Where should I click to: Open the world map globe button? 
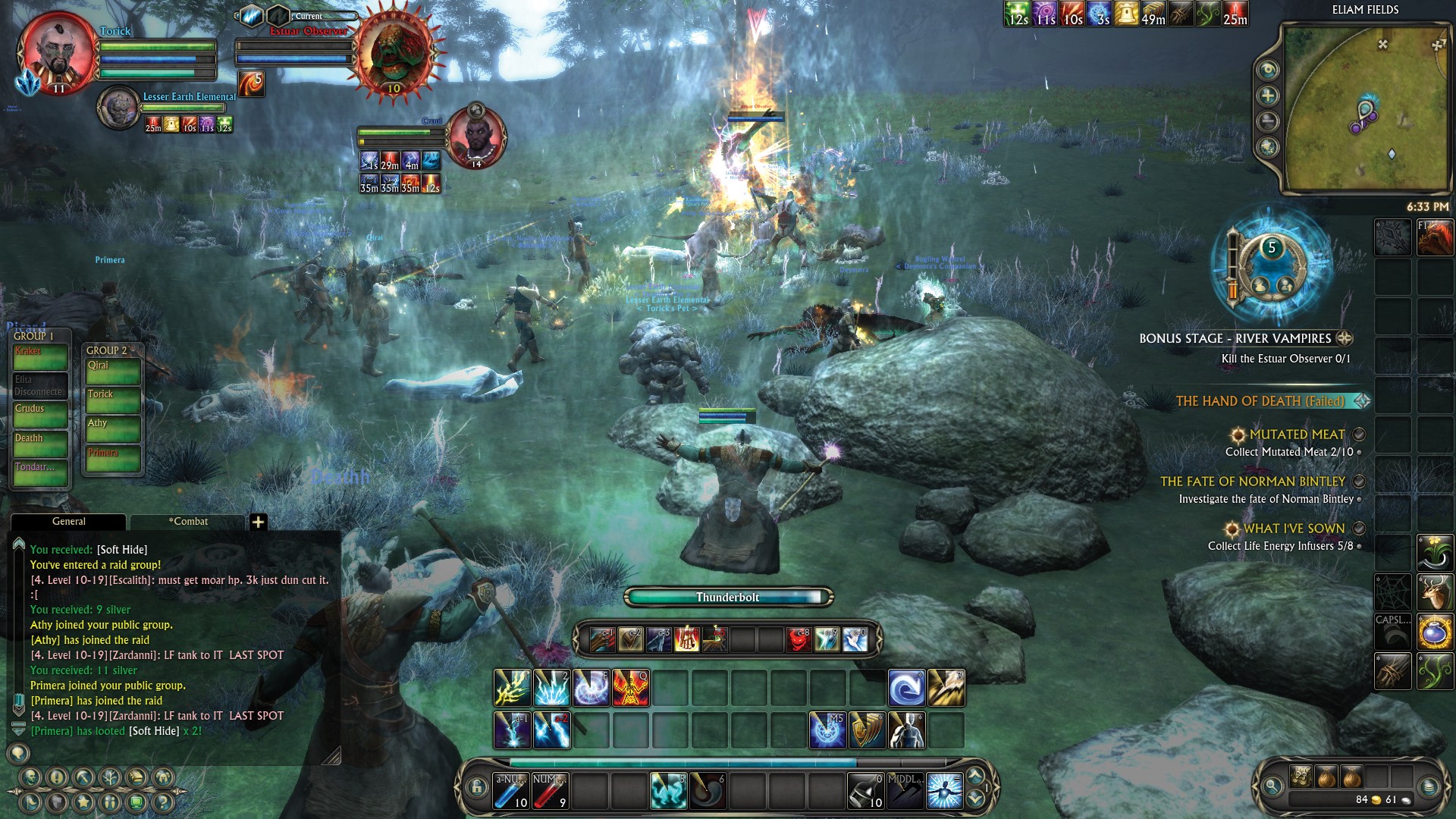click(1268, 147)
